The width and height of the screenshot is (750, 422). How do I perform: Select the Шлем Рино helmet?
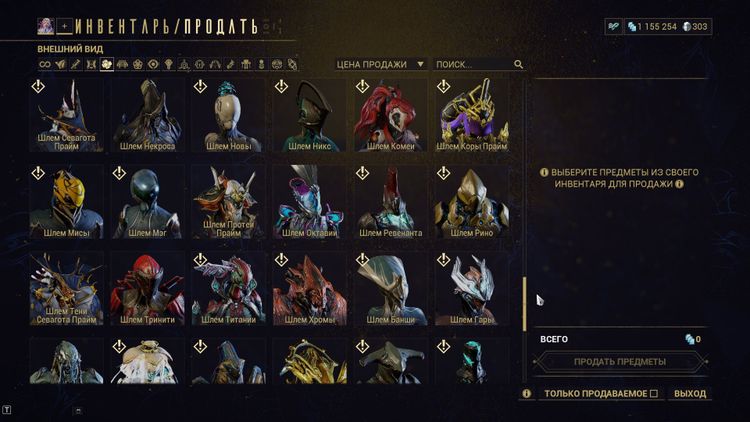coord(473,200)
